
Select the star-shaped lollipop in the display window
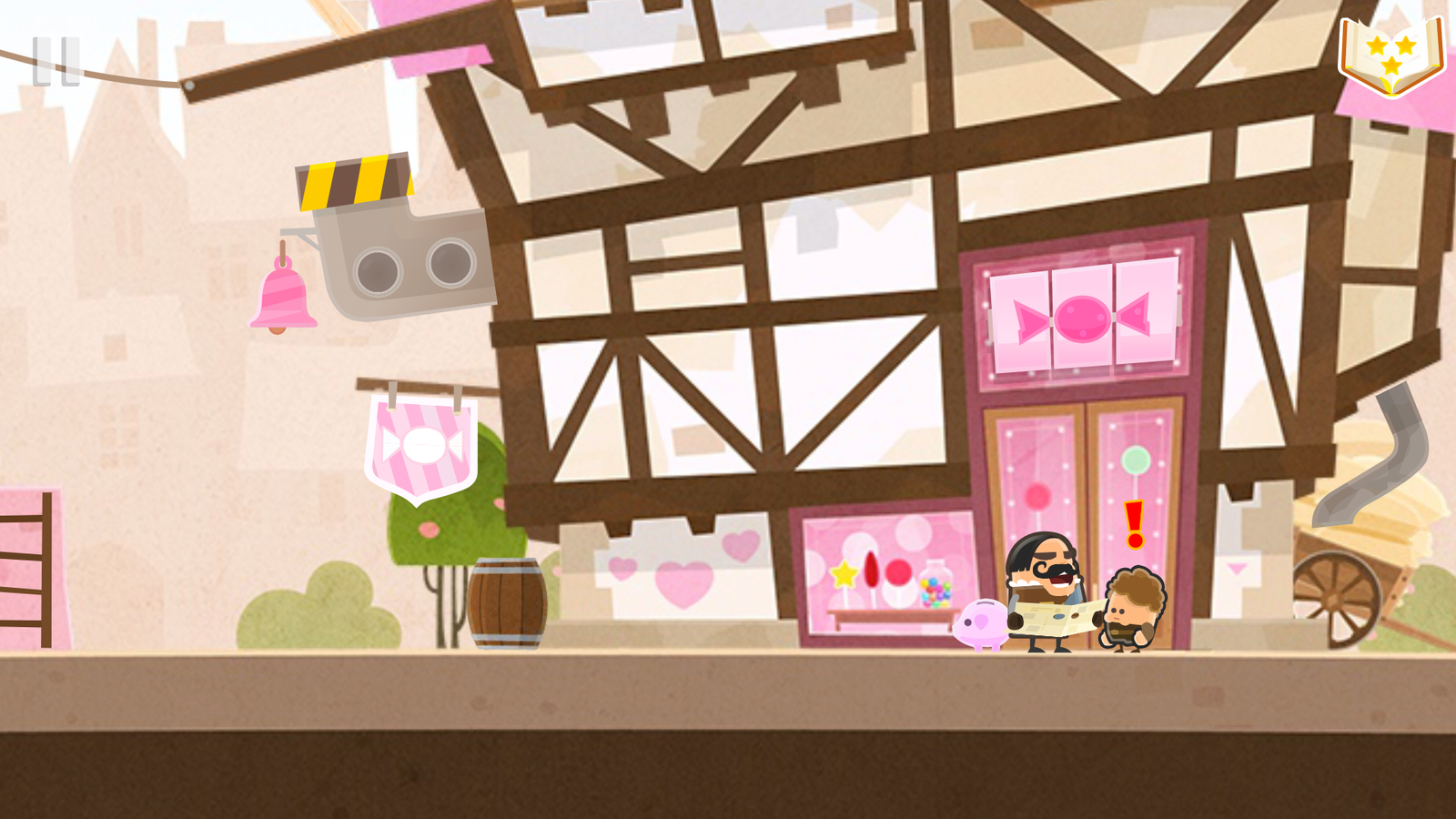click(844, 573)
